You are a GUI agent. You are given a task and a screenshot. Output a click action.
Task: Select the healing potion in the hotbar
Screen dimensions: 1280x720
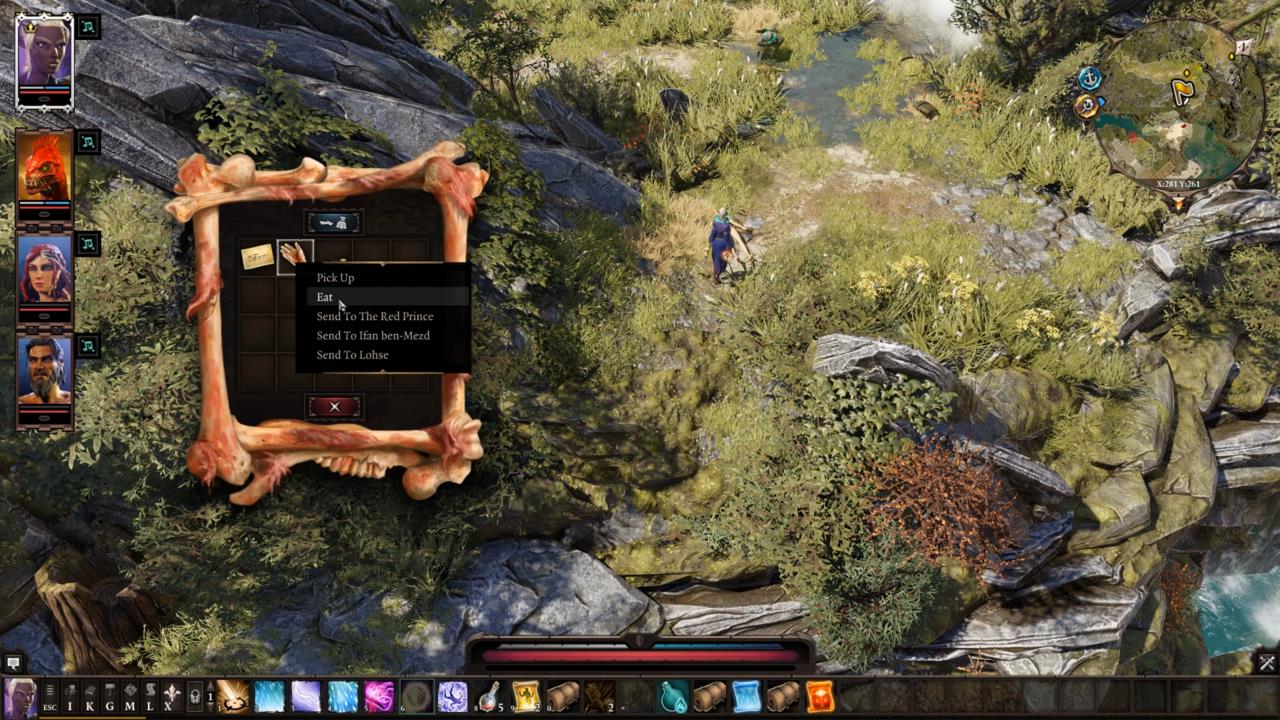487,696
